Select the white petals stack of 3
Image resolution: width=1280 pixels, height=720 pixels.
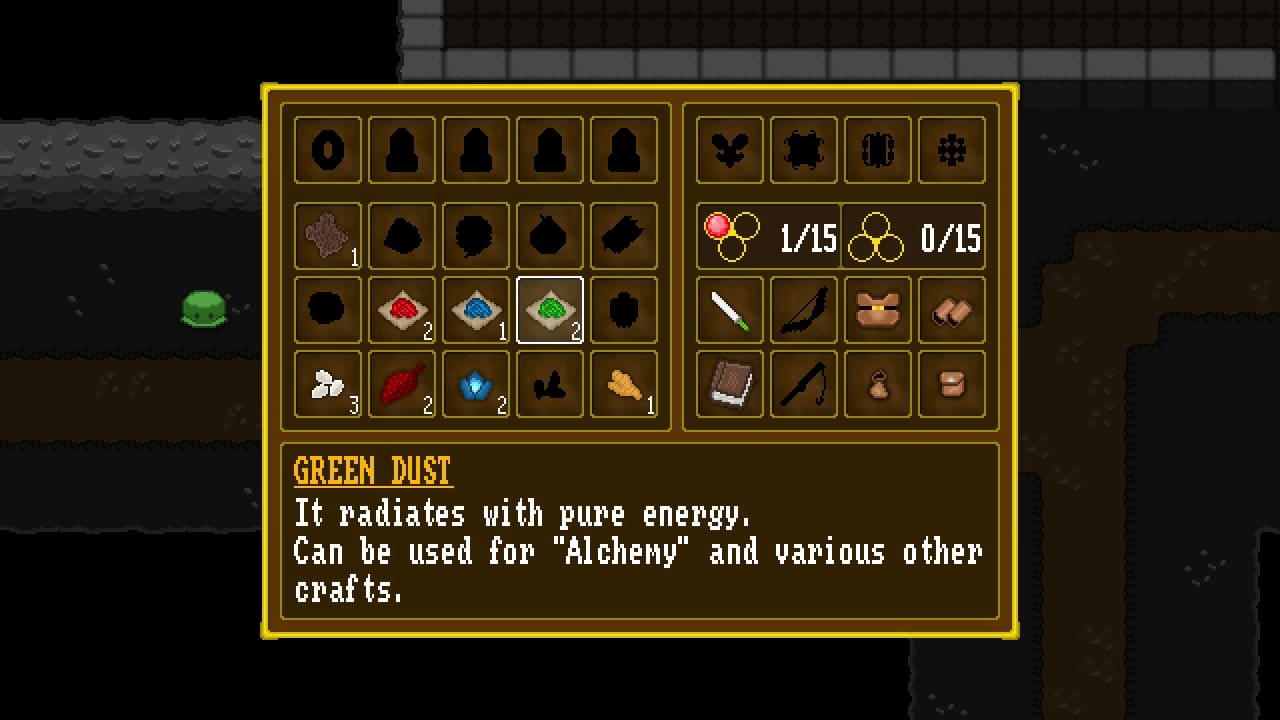pyautogui.click(x=327, y=384)
